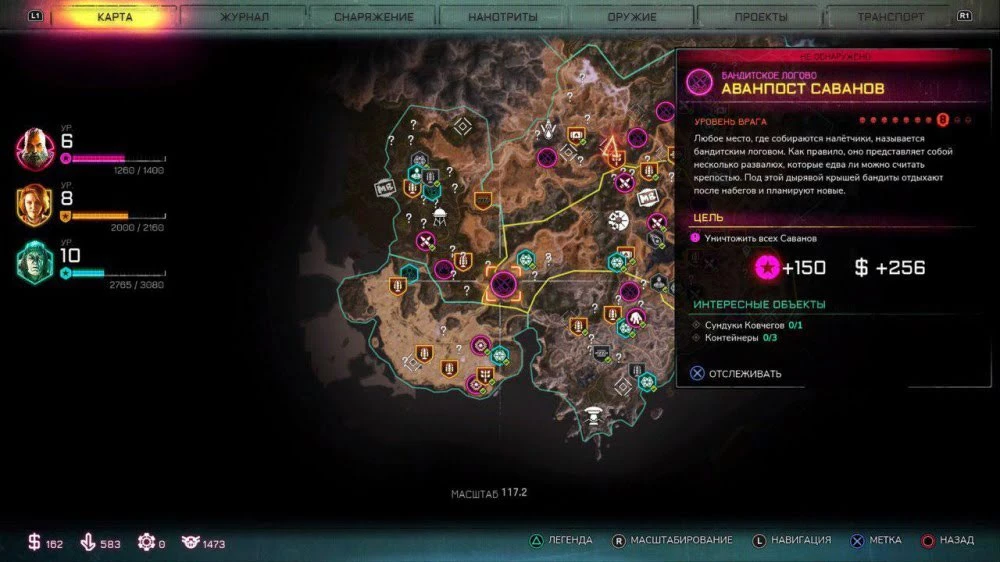Viewport: 1000px width, 562px height.
Task: Select the Карта tab
Action: [115, 17]
